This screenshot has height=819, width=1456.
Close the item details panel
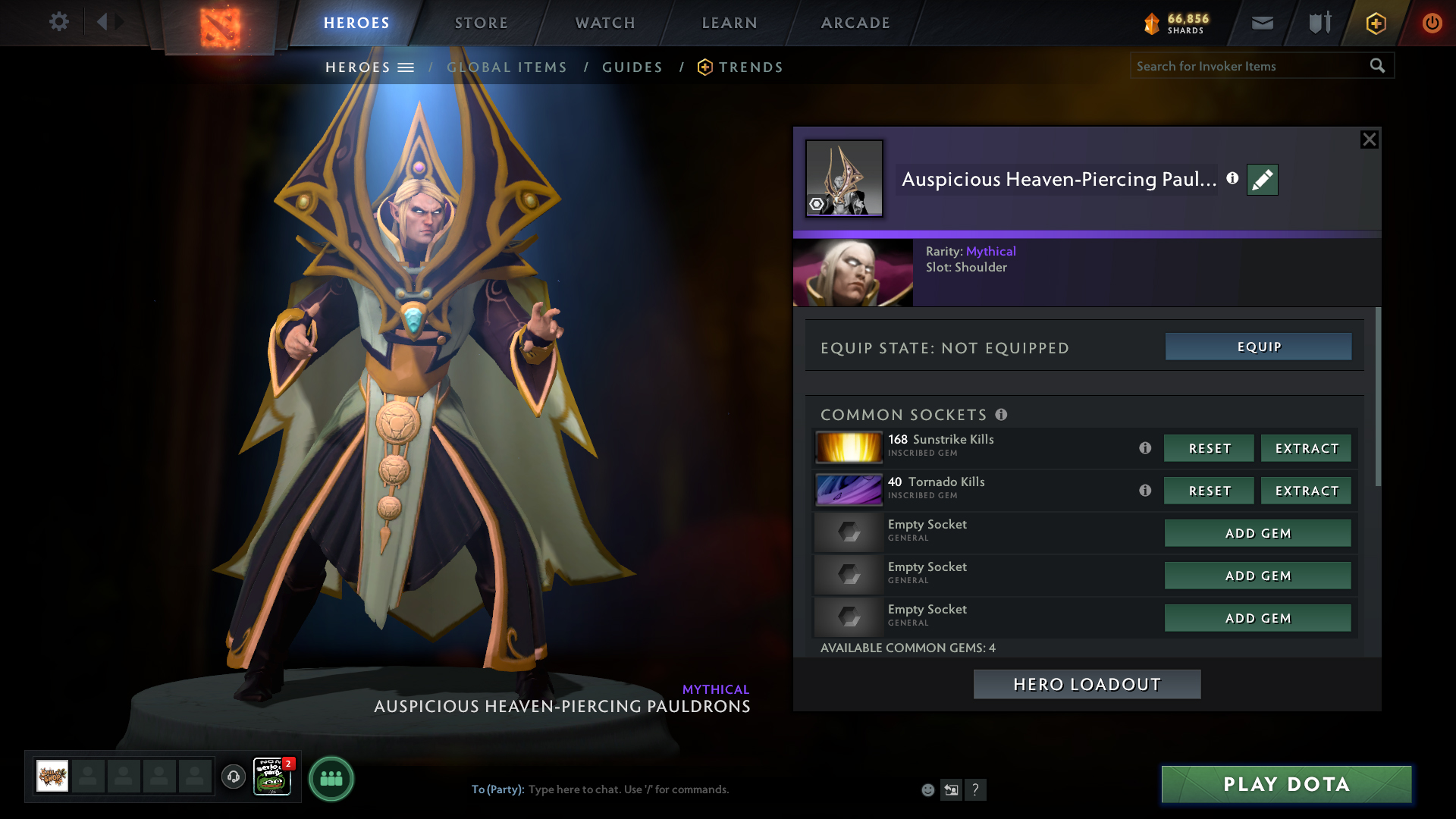(x=1369, y=140)
